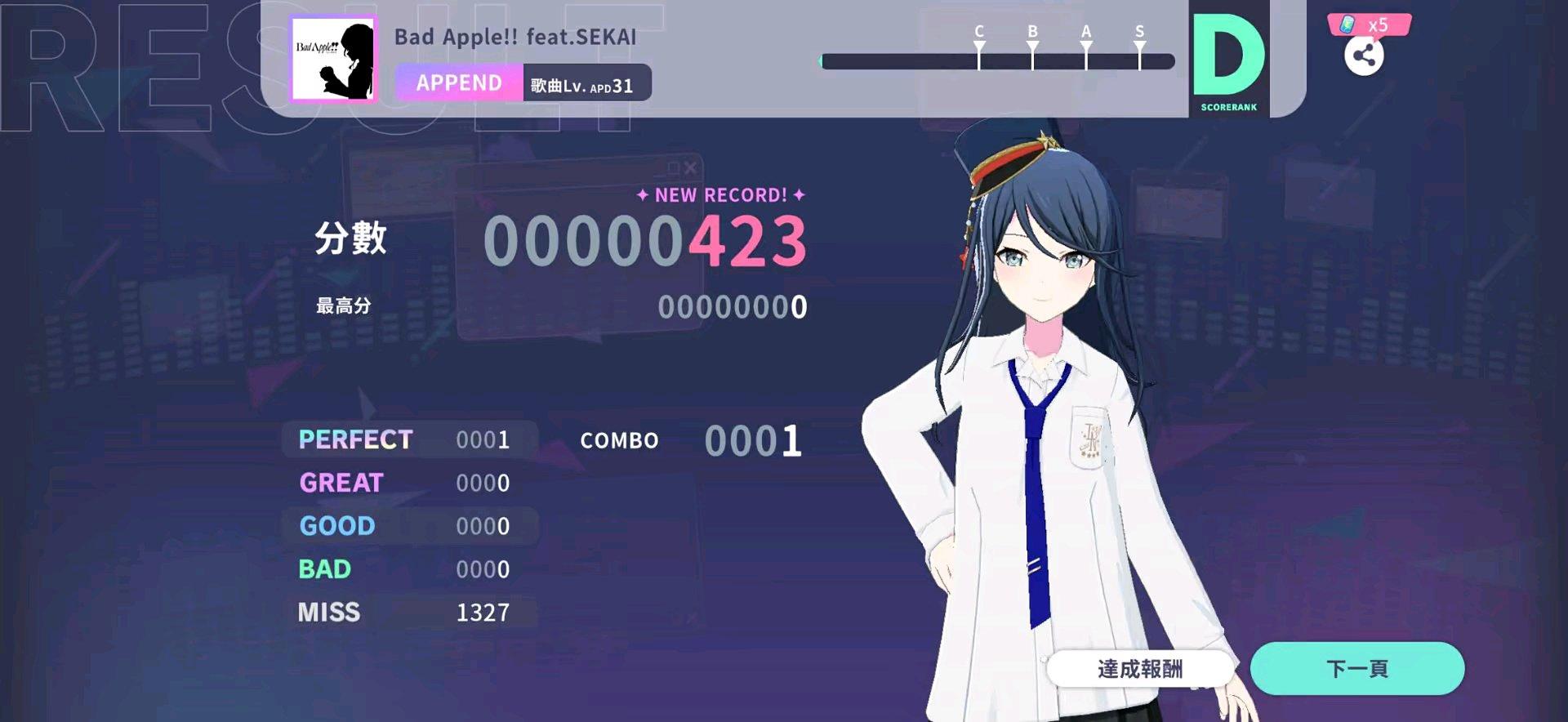Click the COMBO counter 0001
Image resolution: width=1568 pixels, height=722 pixels.
[751, 440]
